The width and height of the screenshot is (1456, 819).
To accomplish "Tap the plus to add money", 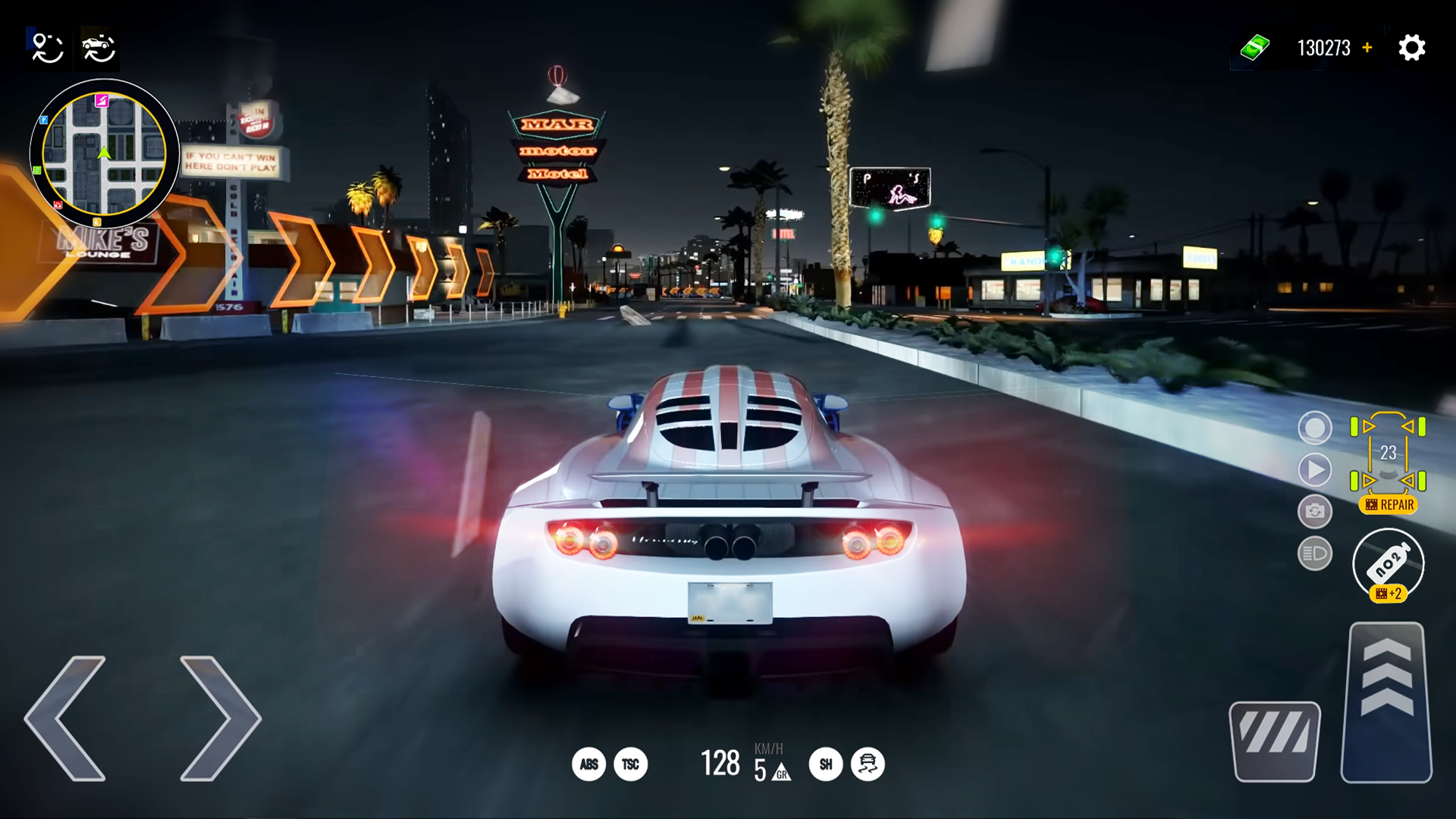I will point(1368,47).
